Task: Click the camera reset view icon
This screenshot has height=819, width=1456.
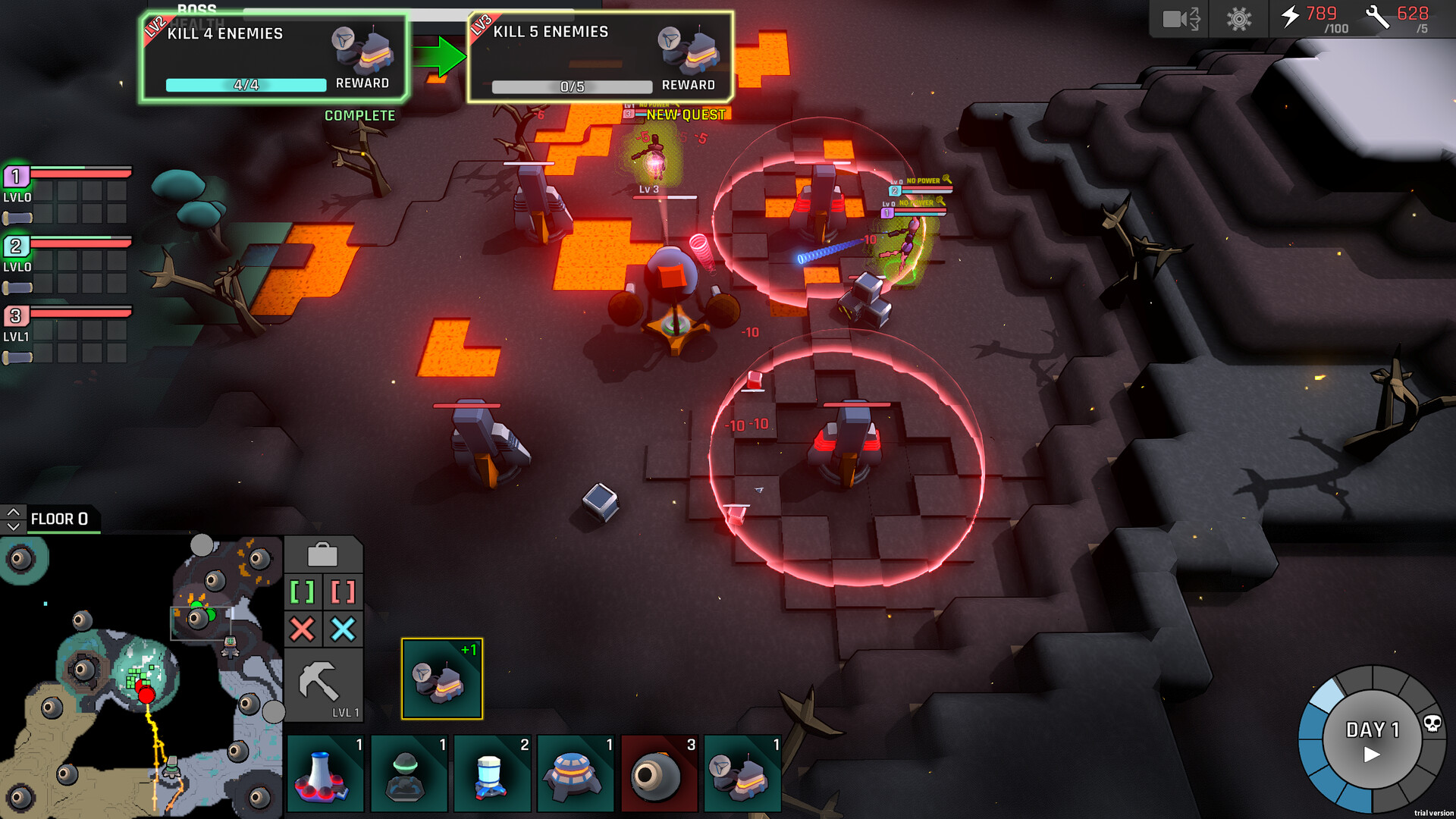Action: [x=1180, y=19]
